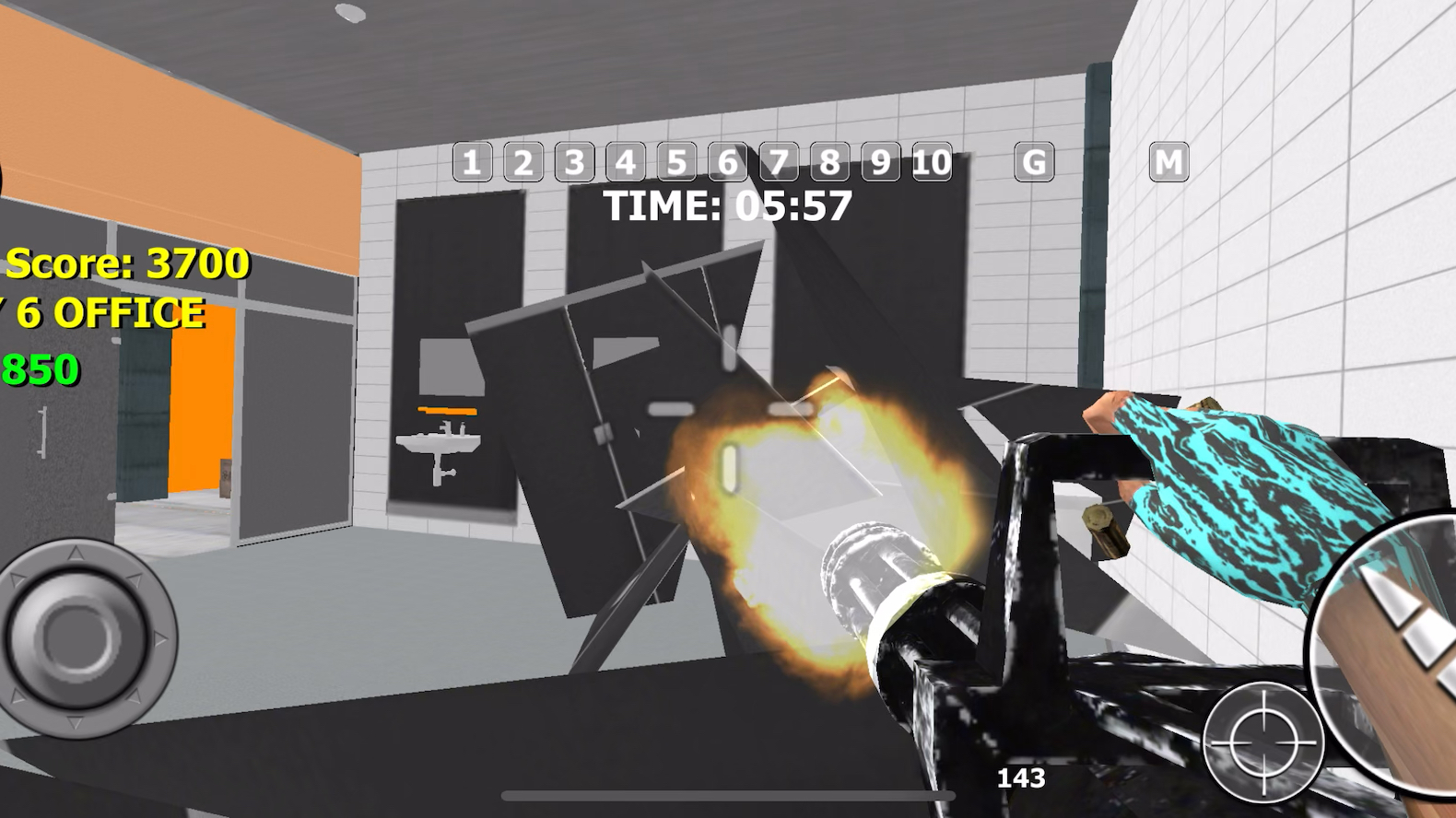Tap the horizontal bar below ammo count

click(728, 792)
